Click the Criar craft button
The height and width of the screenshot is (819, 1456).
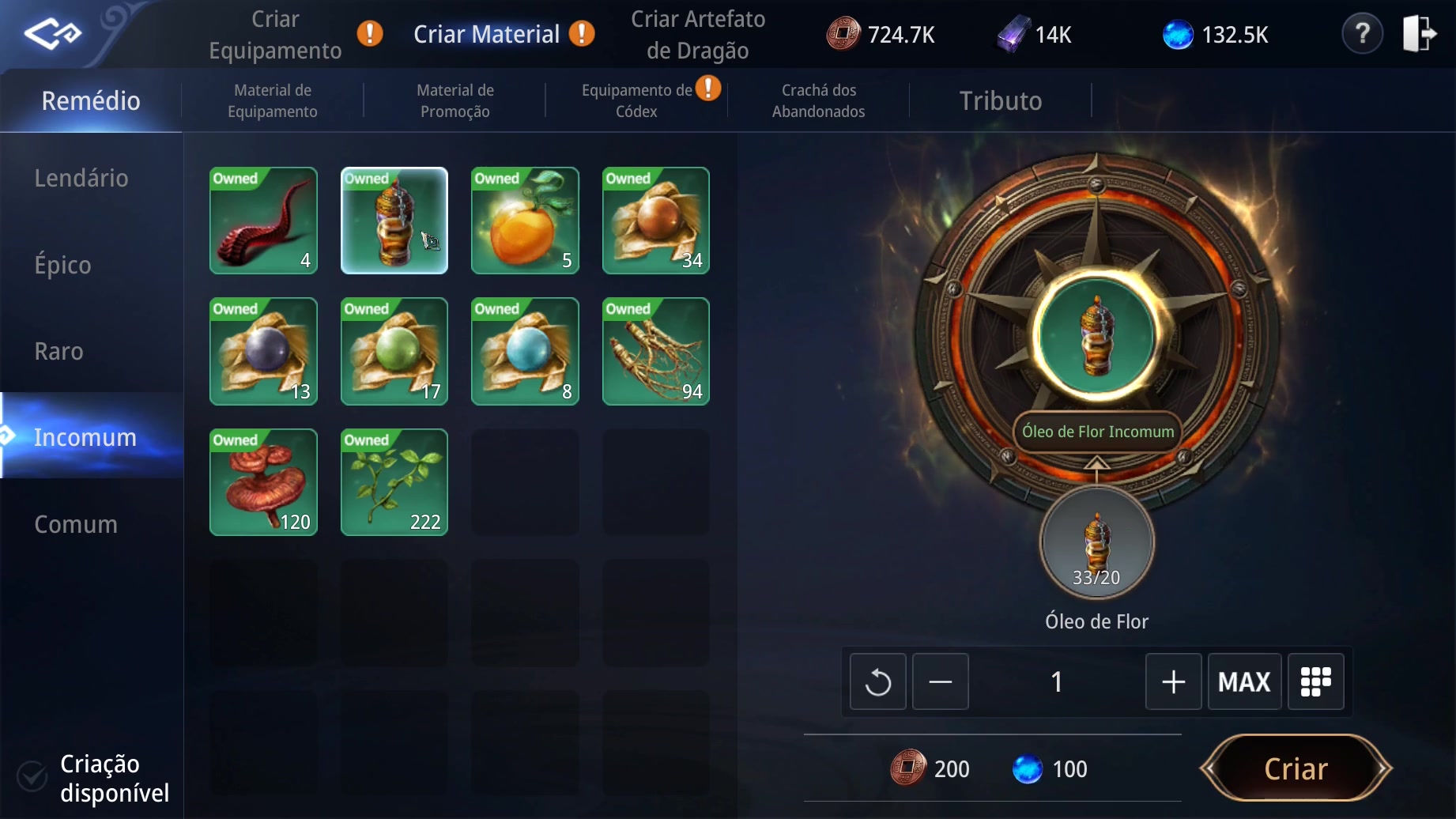[x=1296, y=768]
